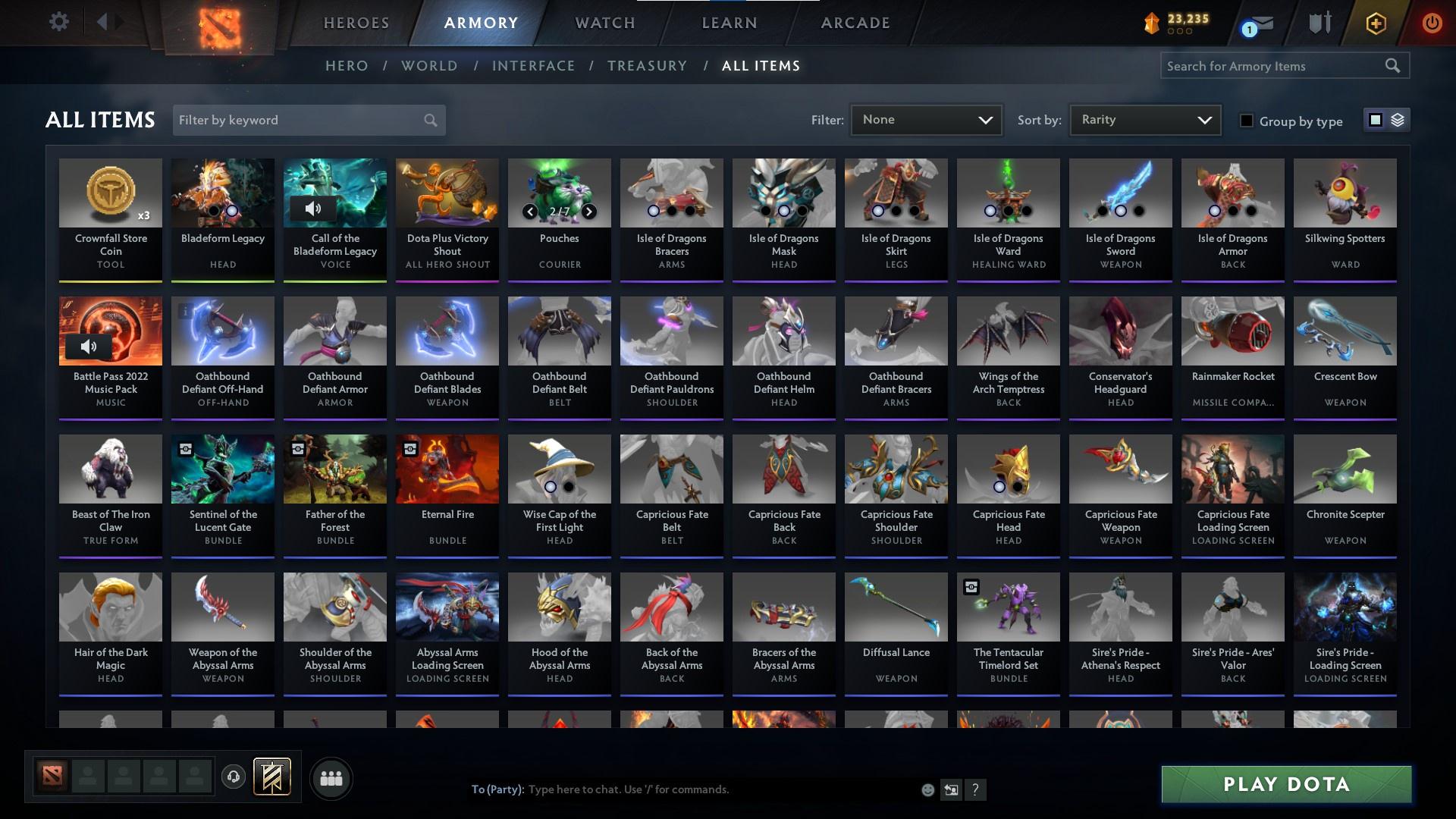The height and width of the screenshot is (819, 1456).
Task: Click the settings gear in top left
Action: (59, 22)
